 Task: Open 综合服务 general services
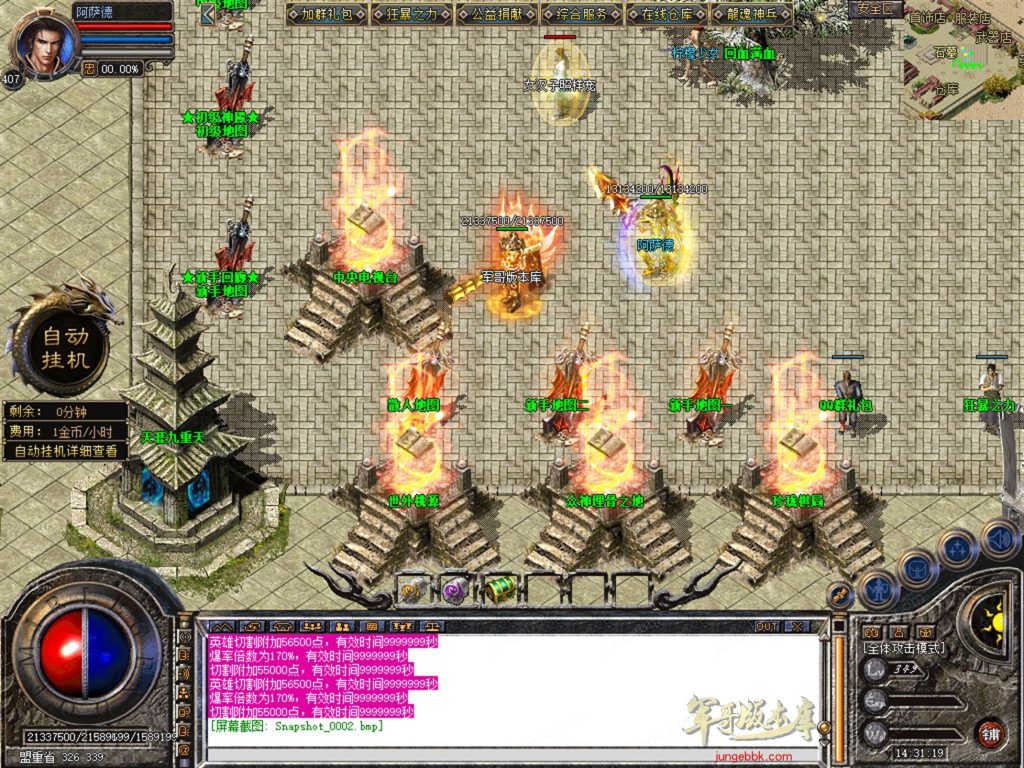point(581,14)
